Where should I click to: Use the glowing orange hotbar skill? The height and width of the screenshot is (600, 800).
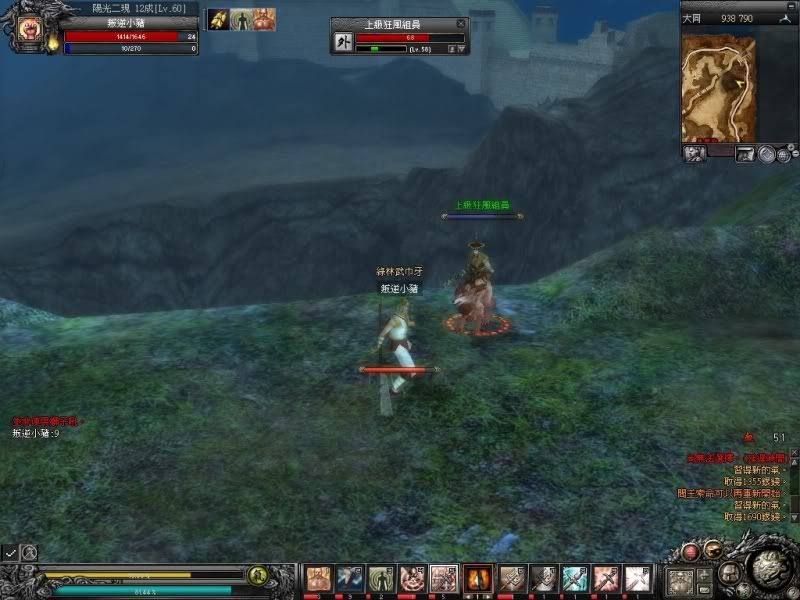coord(478,578)
